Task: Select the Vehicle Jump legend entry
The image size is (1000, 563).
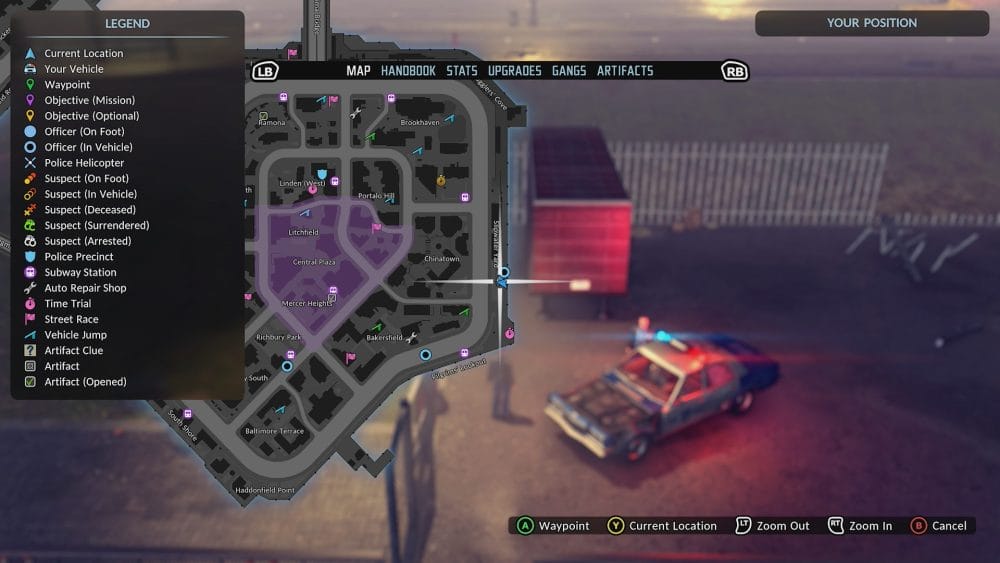Action: click(75, 335)
